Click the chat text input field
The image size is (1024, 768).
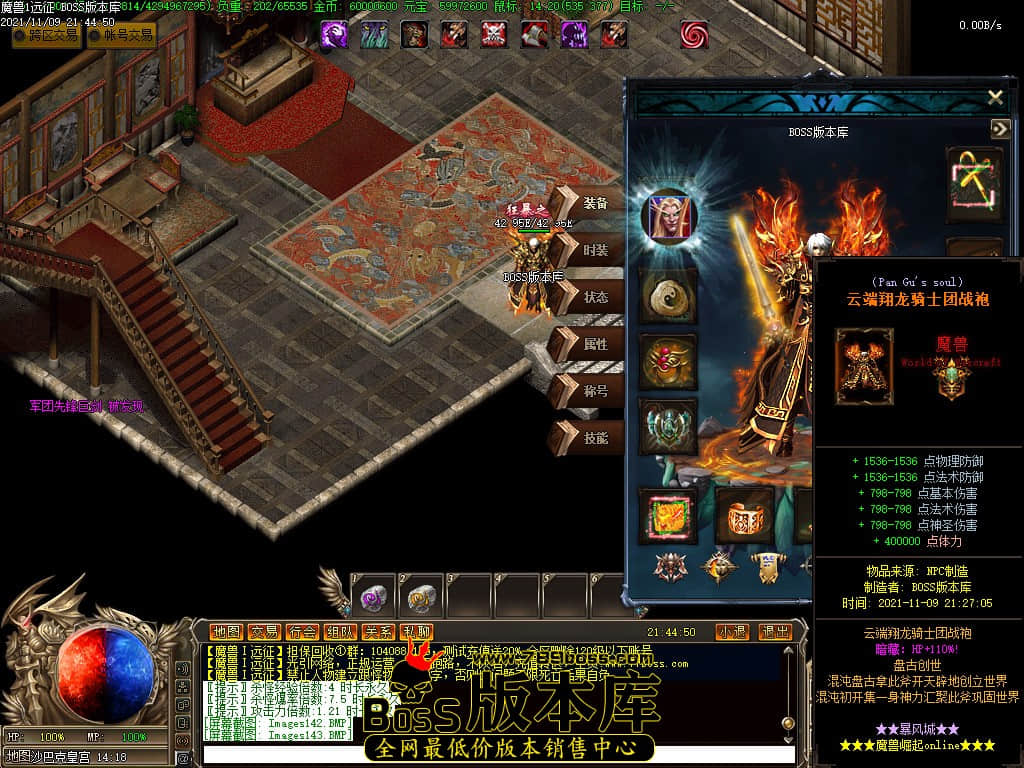(500, 754)
